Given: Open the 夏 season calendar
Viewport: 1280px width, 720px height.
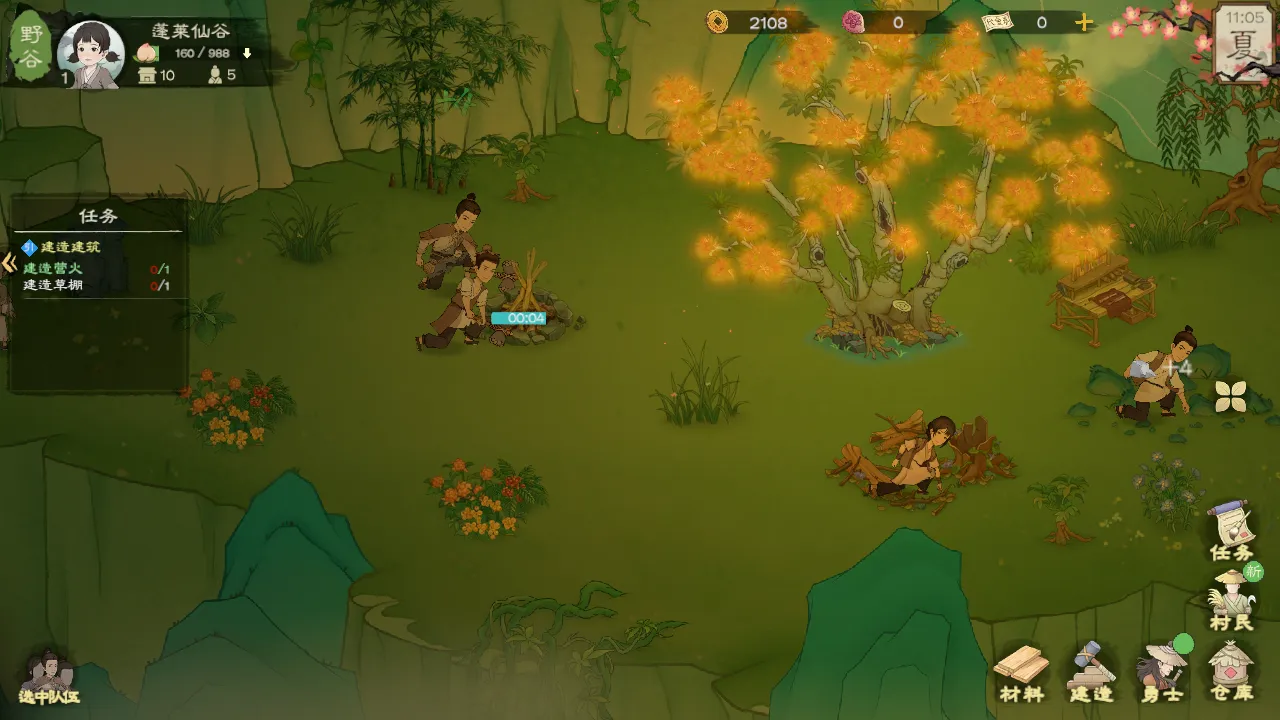Looking at the screenshot, I should 1243,42.
